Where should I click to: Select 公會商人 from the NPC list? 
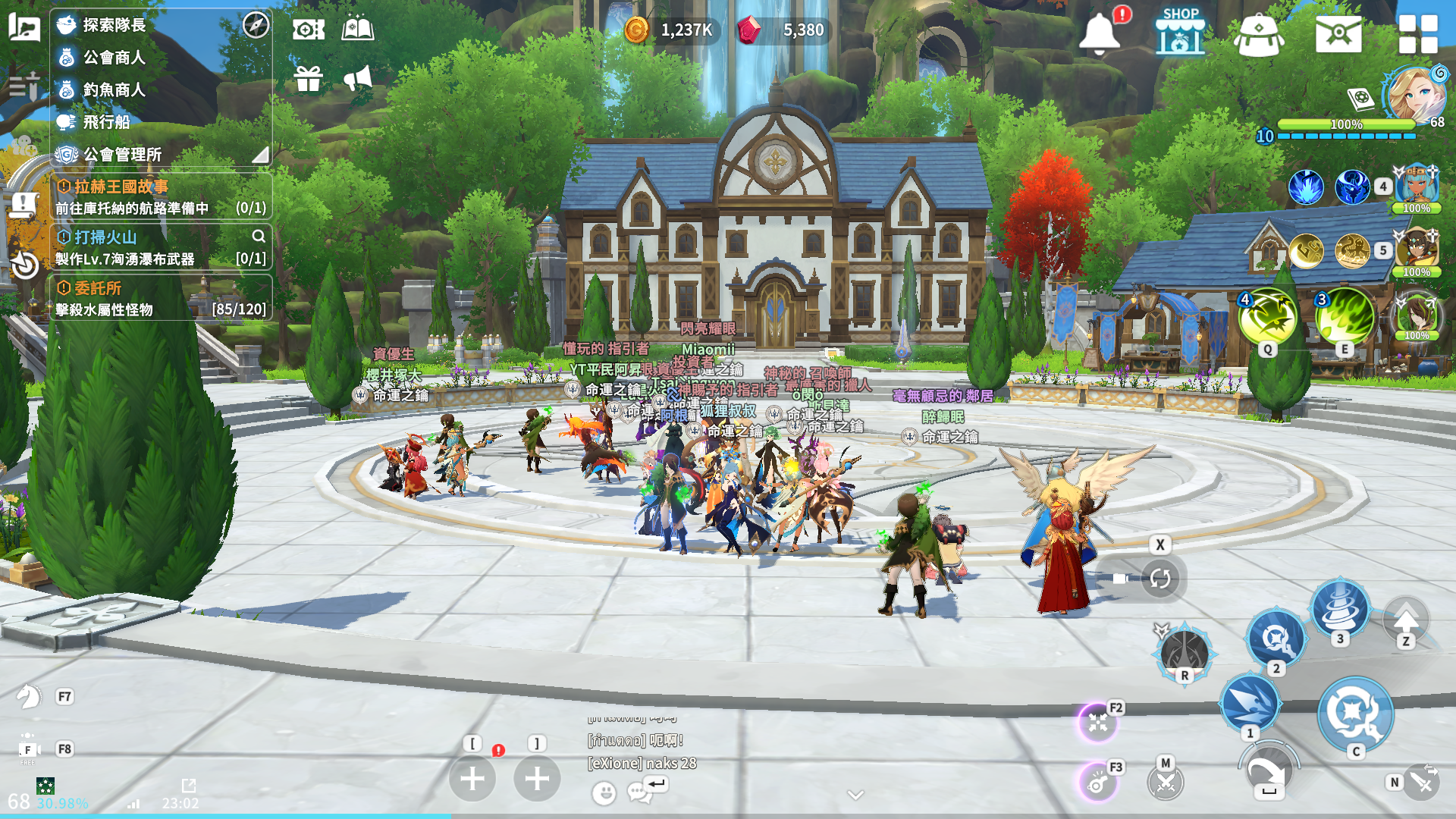pyautogui.click(x=114, y=58)
